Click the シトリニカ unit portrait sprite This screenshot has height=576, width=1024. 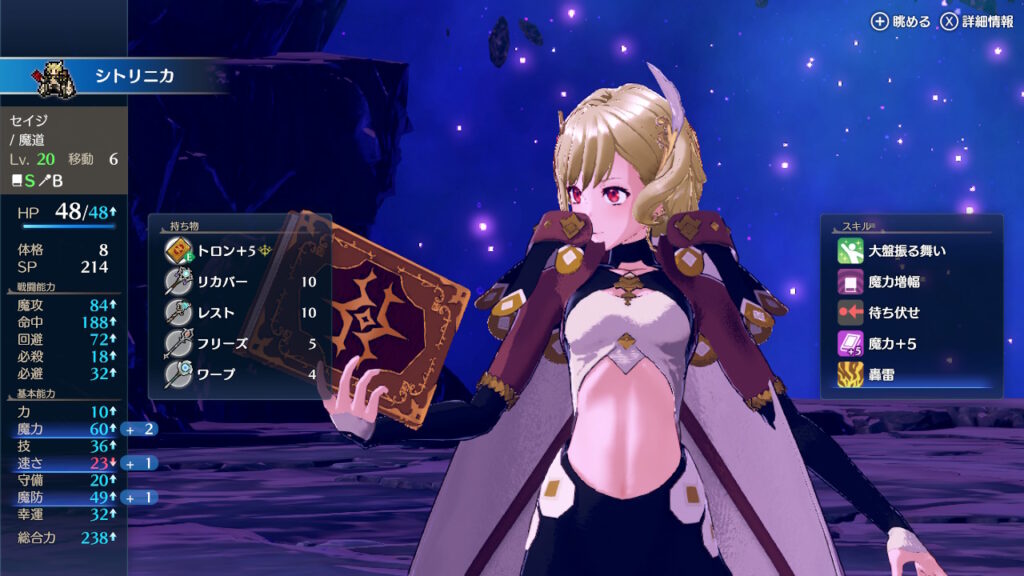pos(57,79)
